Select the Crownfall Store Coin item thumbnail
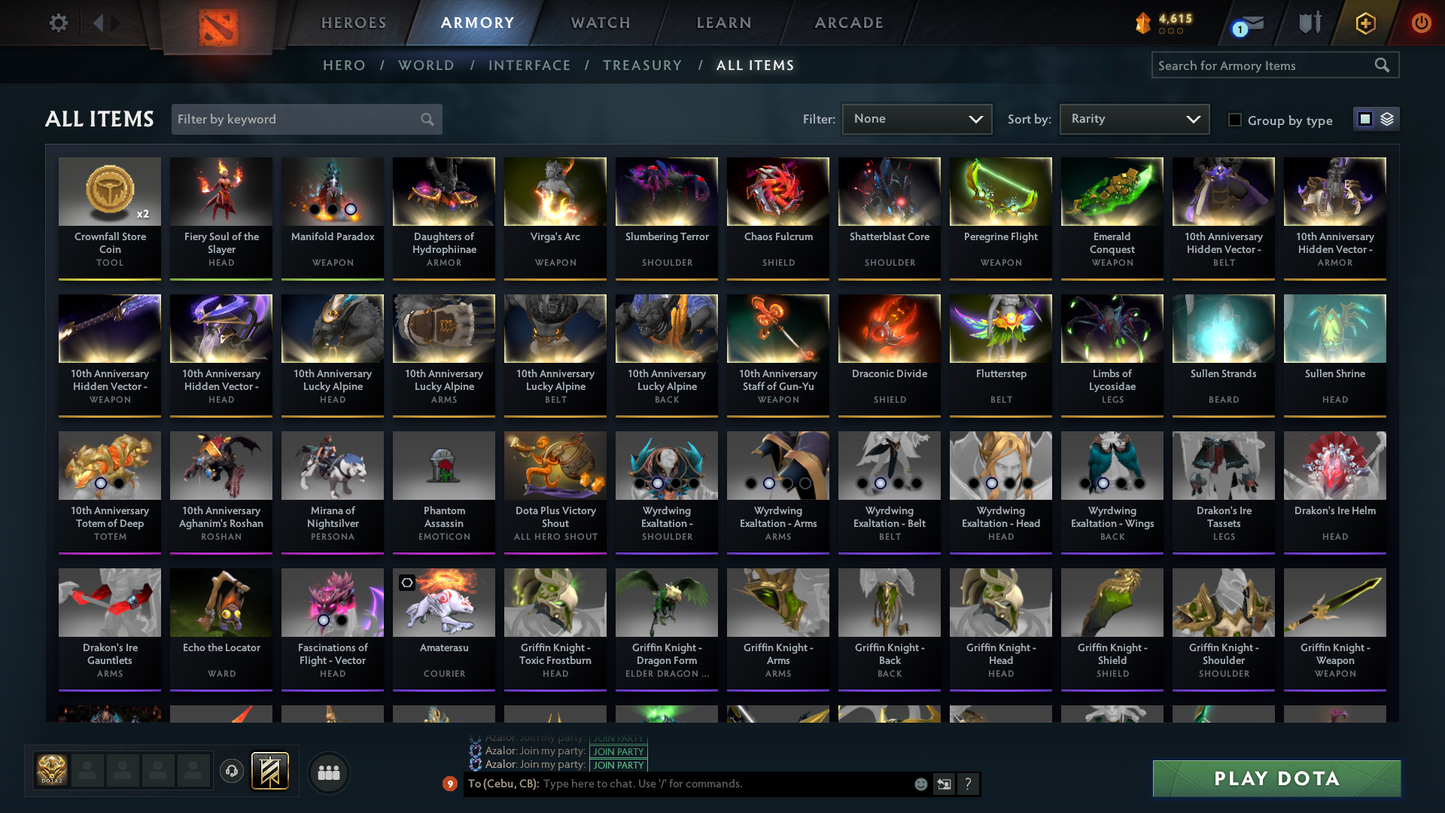This screenshot has width=1445, height=813. 109,190
